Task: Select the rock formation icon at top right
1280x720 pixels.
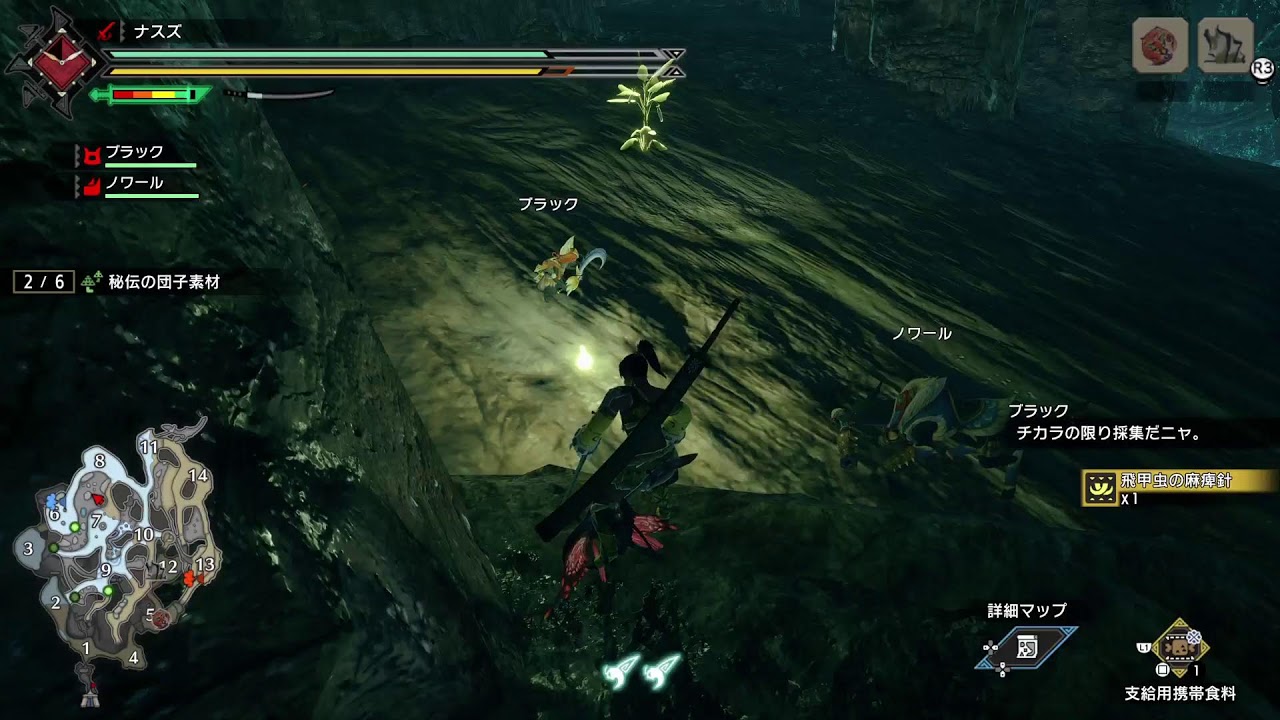Action: click(x=1225, y=45)
